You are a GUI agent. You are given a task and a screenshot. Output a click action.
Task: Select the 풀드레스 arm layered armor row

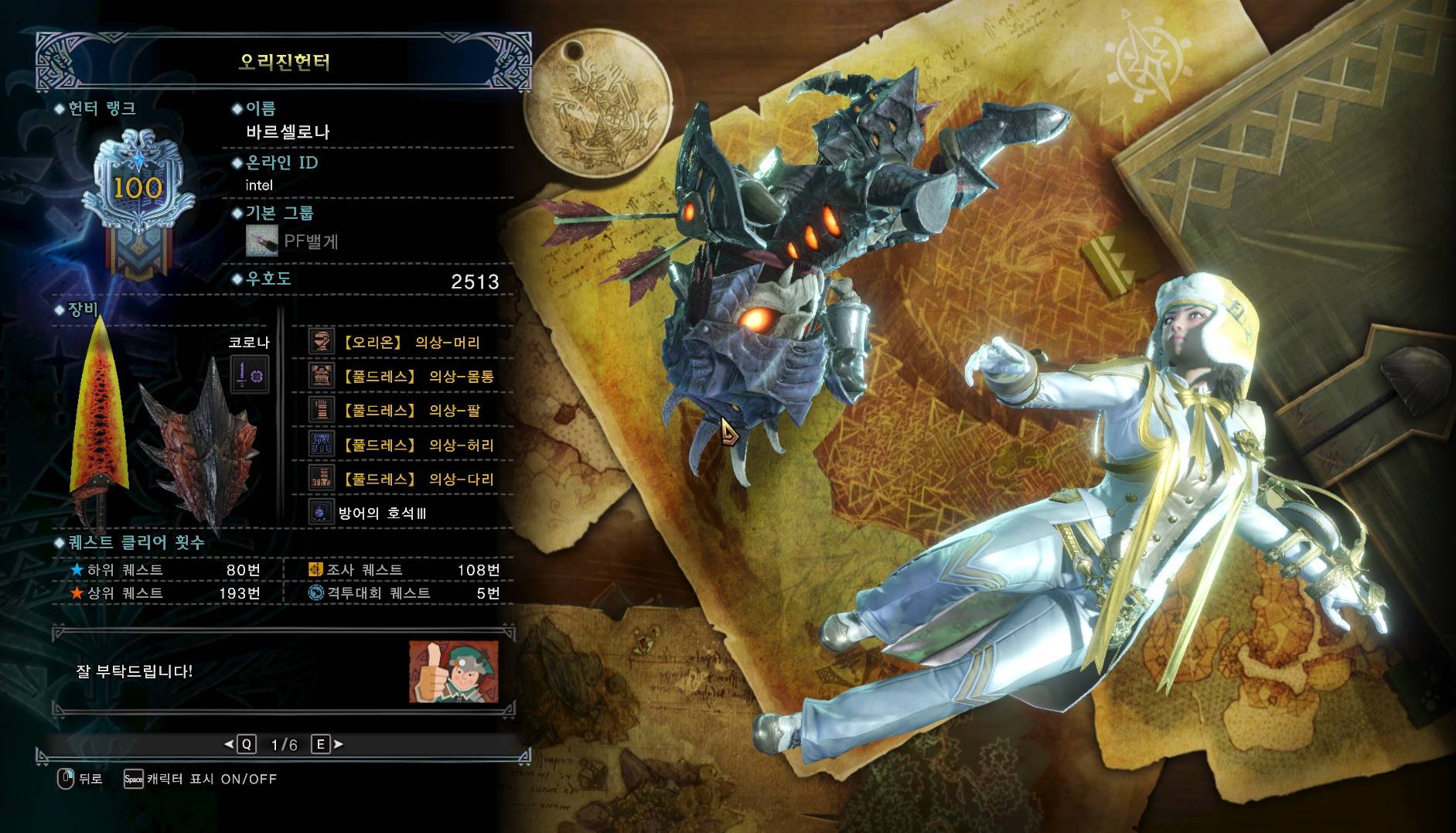tap(402, 411)
